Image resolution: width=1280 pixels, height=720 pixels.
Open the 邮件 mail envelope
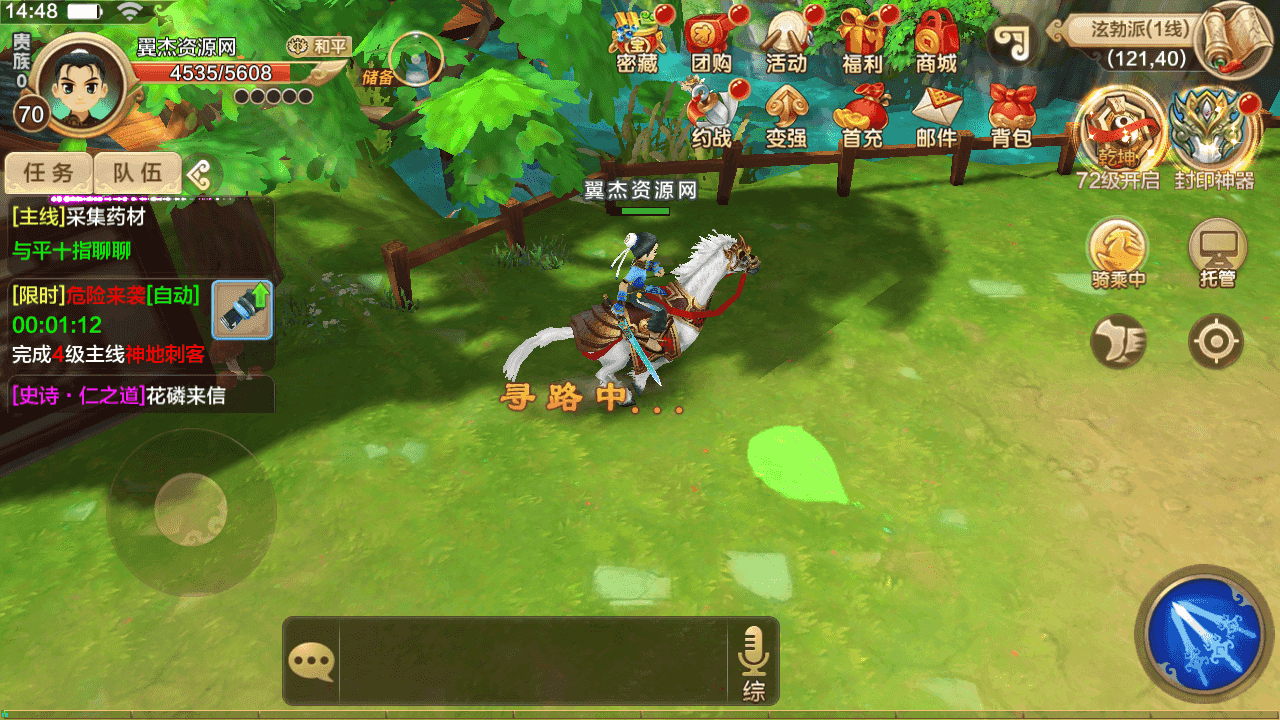pyautogui.click(x=937, y=115)
